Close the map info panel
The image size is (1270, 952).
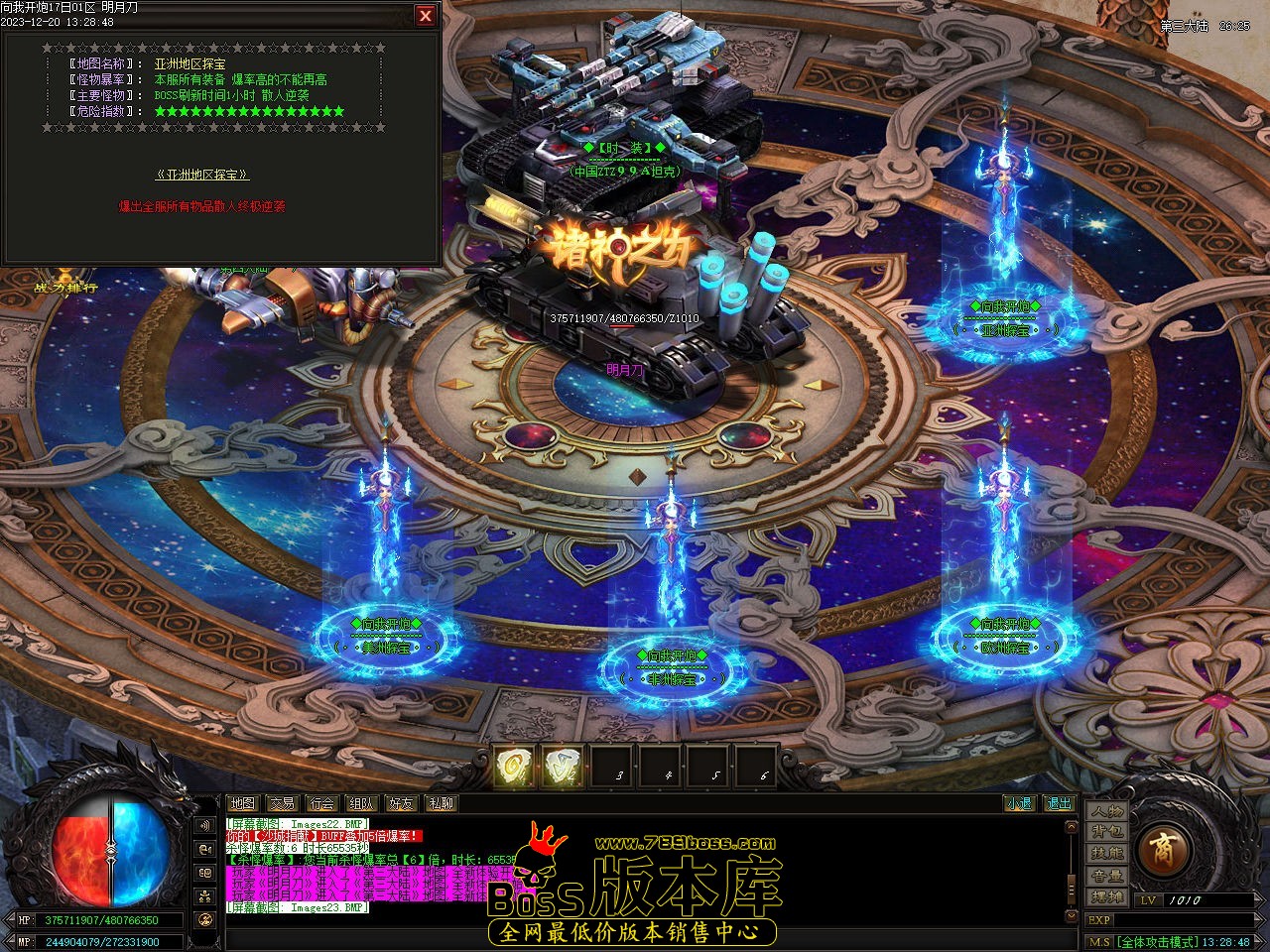point(426,16)
